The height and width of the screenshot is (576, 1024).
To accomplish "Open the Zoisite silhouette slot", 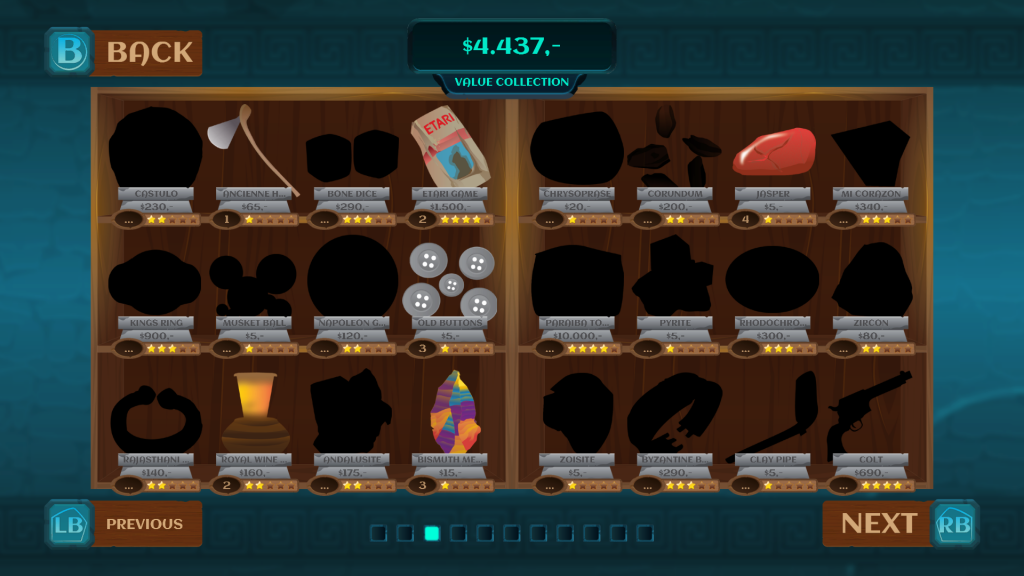I will pos(577,412).
